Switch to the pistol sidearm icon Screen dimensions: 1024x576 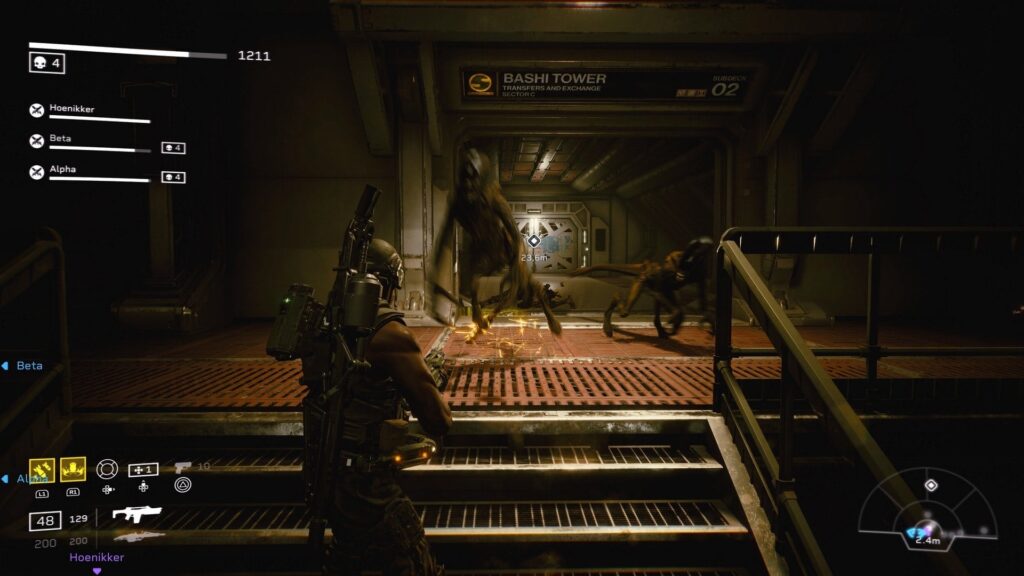182,467
